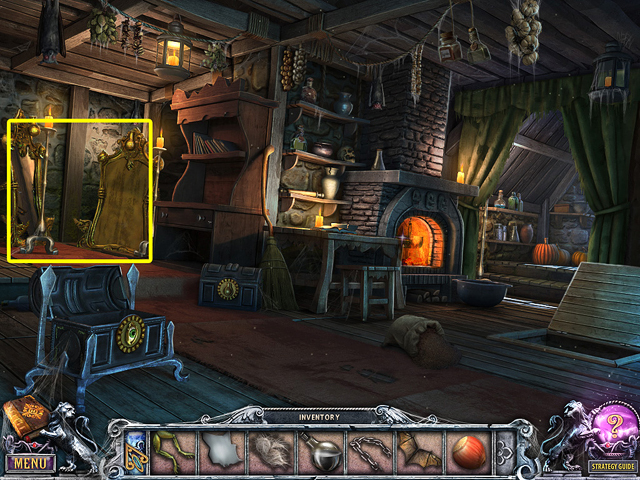Select the green hooks inventory item

175,450
